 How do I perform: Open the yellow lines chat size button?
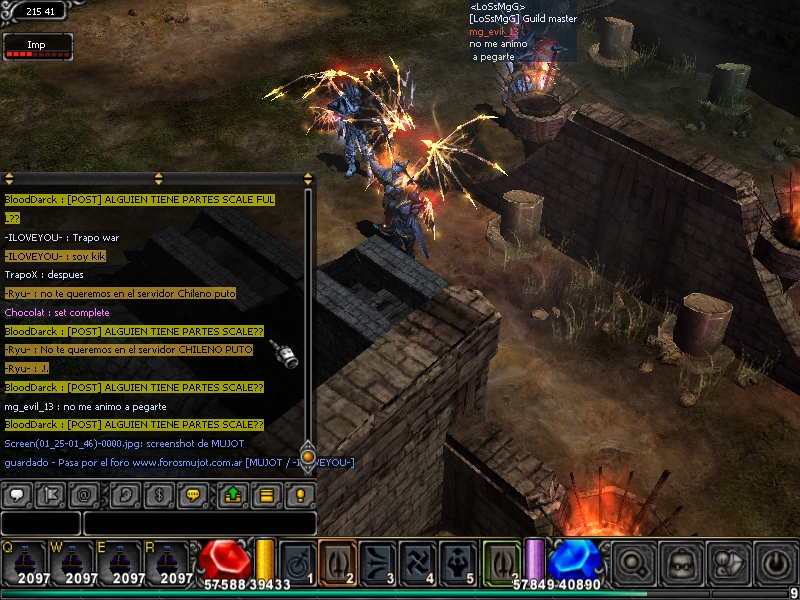(266, 494)
